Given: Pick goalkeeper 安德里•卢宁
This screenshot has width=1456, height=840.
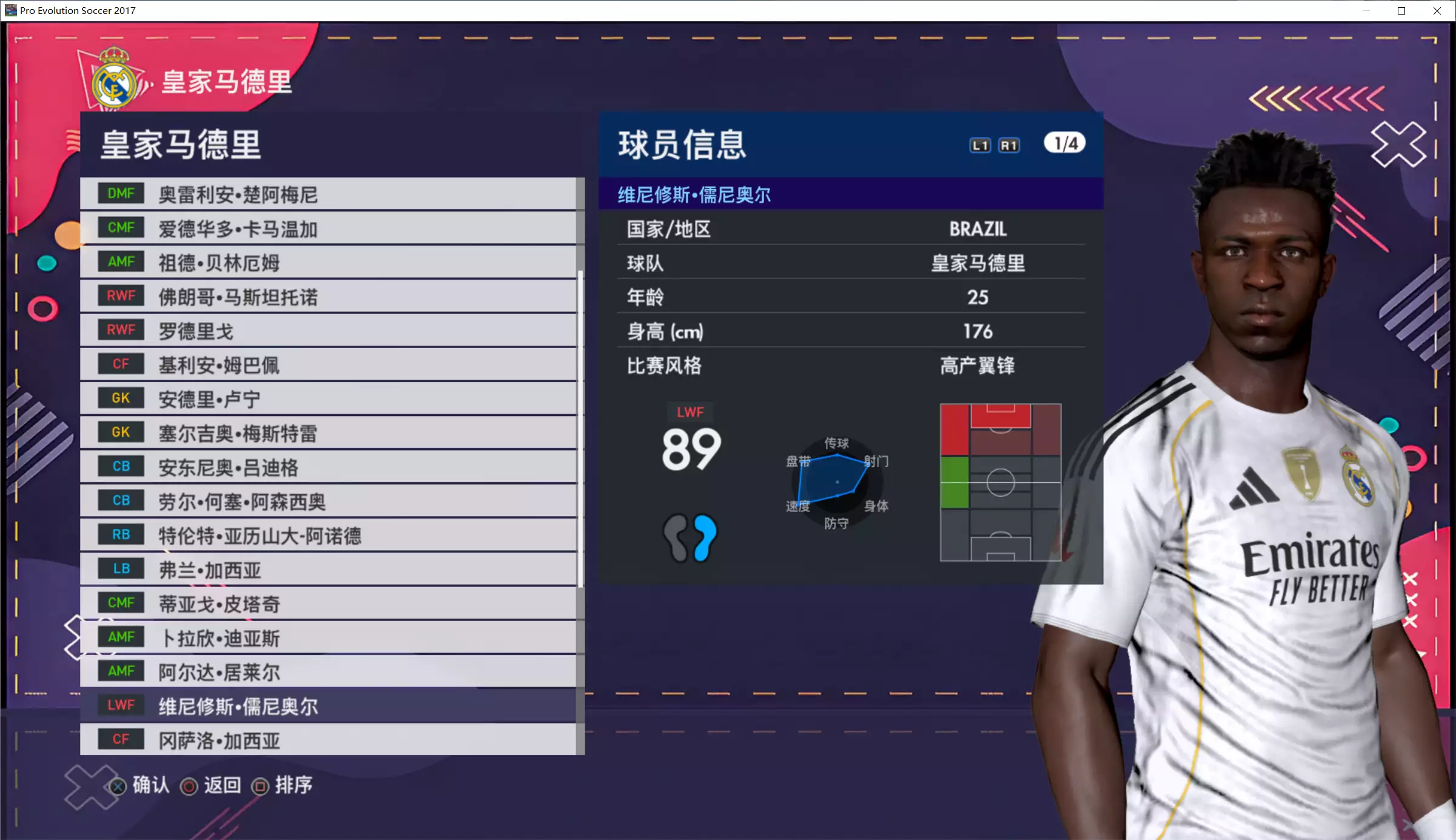Looking at the screenshot, I should click(x=327, y=399).
